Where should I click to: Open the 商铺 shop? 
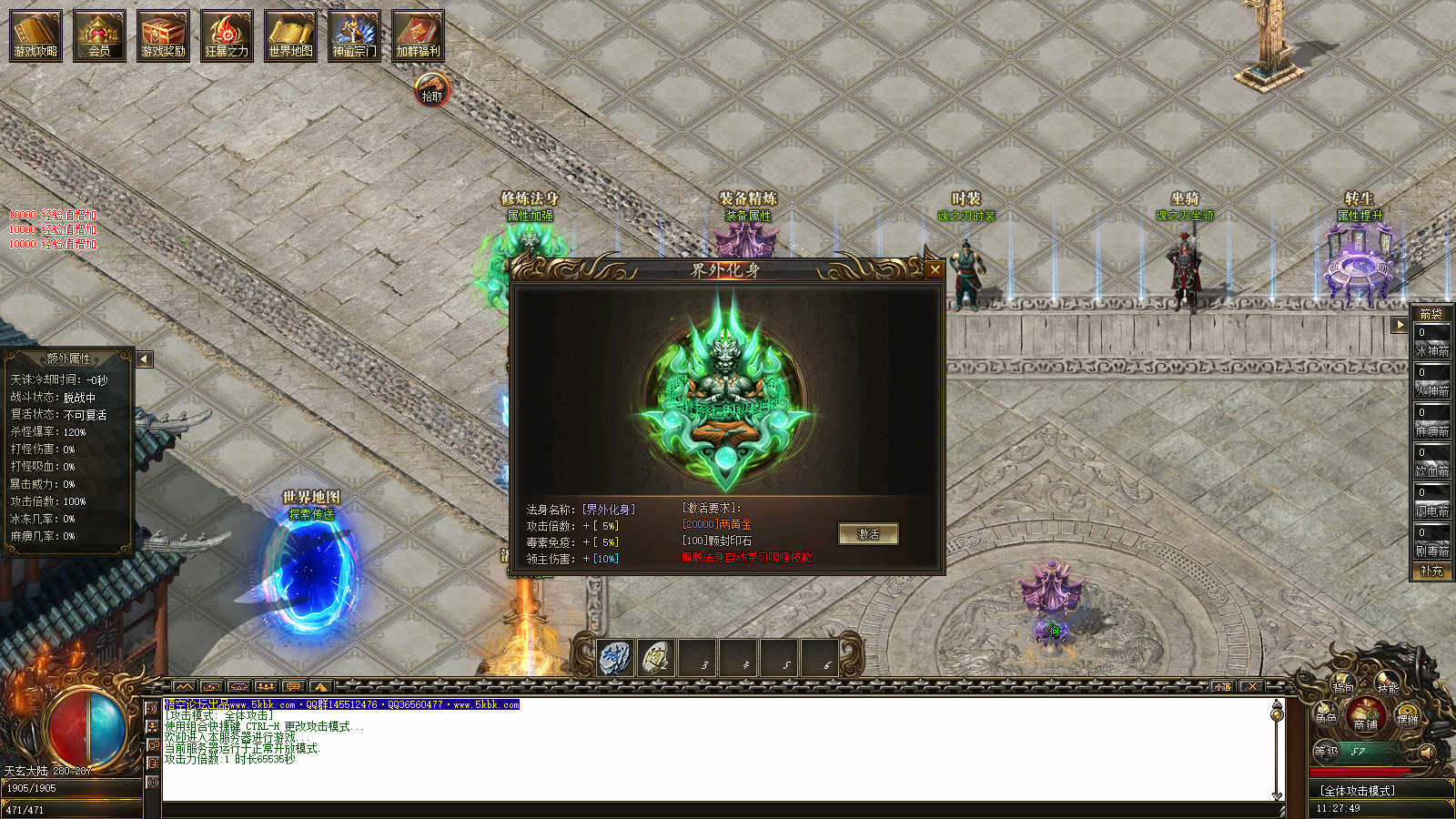pos(1365,716)
